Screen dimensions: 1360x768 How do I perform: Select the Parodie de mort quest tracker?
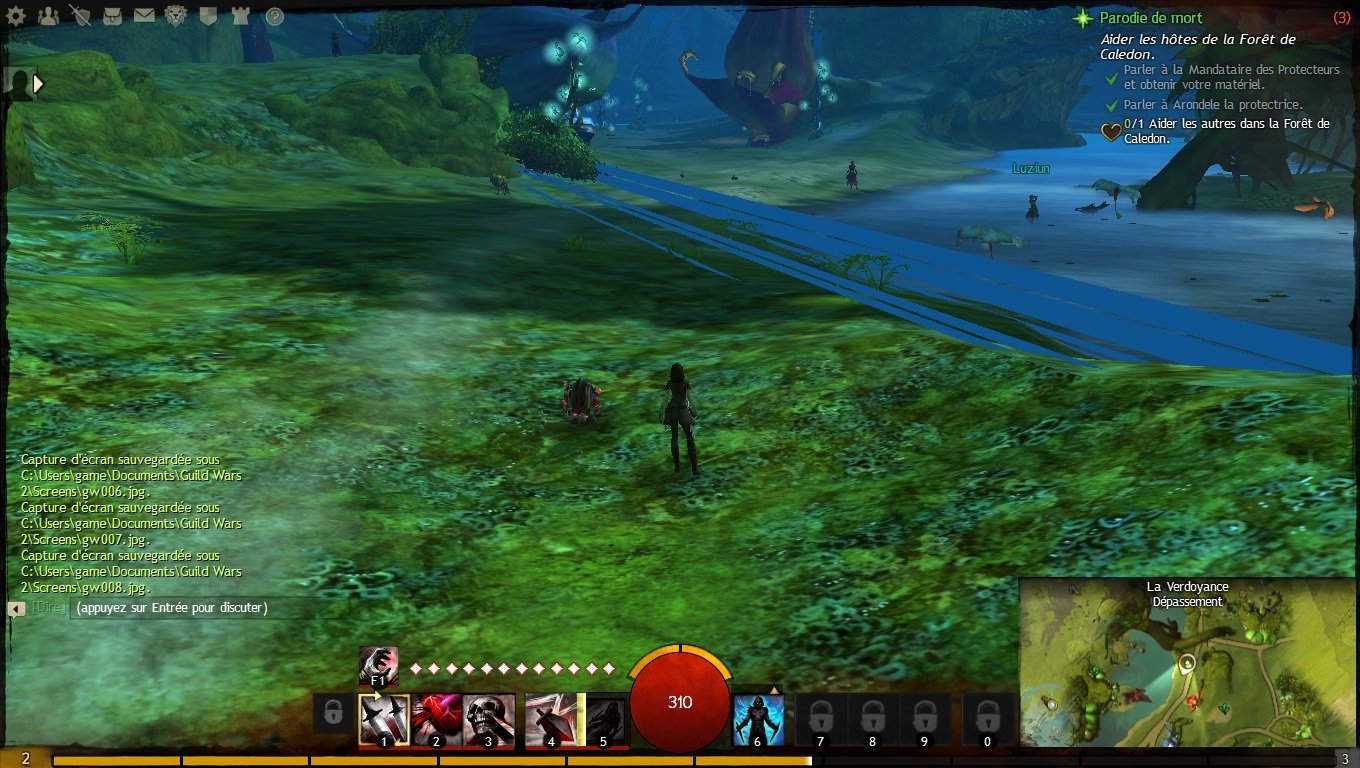tap(1150, 18)
